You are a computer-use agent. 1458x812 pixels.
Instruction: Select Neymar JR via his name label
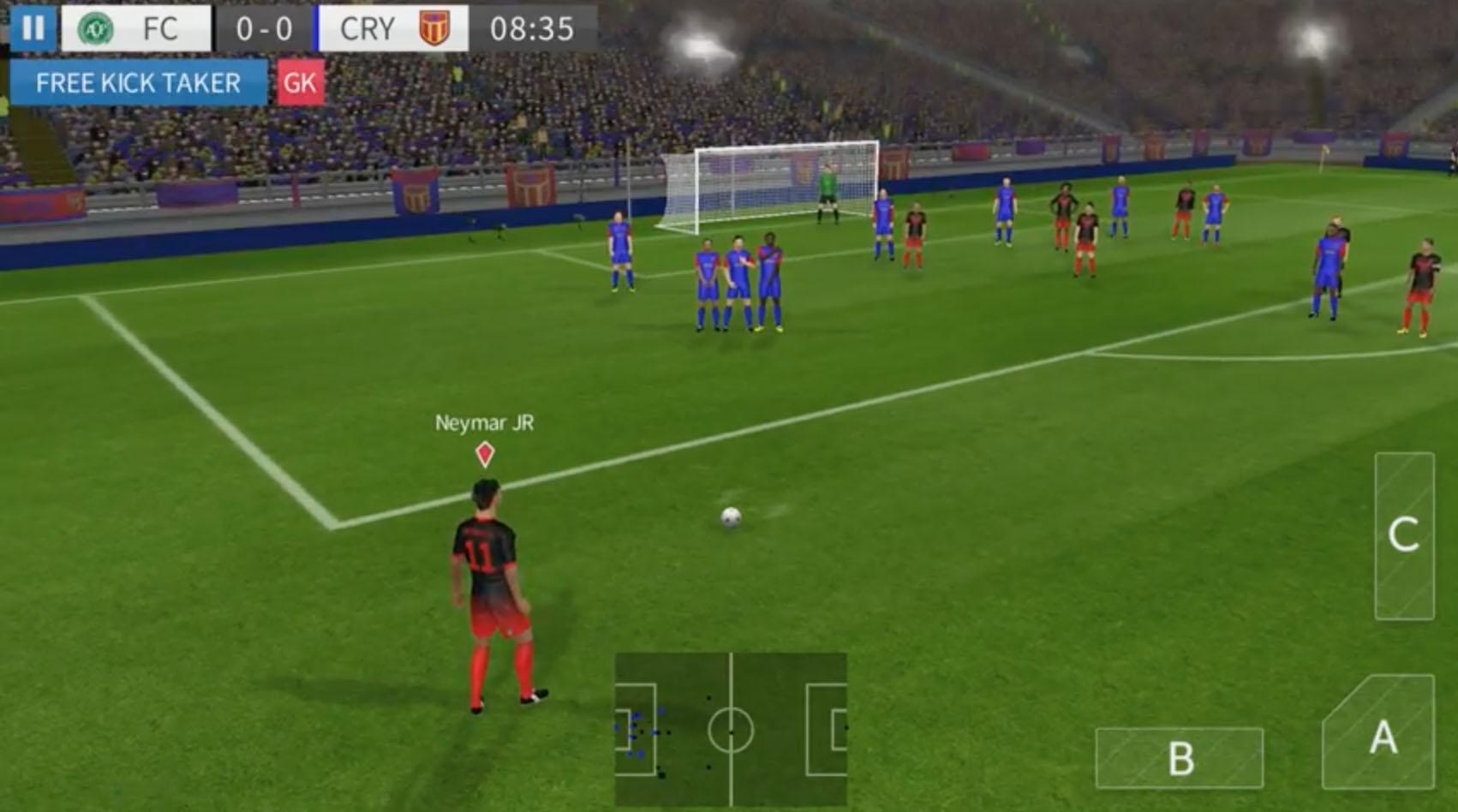coord(484,421)
